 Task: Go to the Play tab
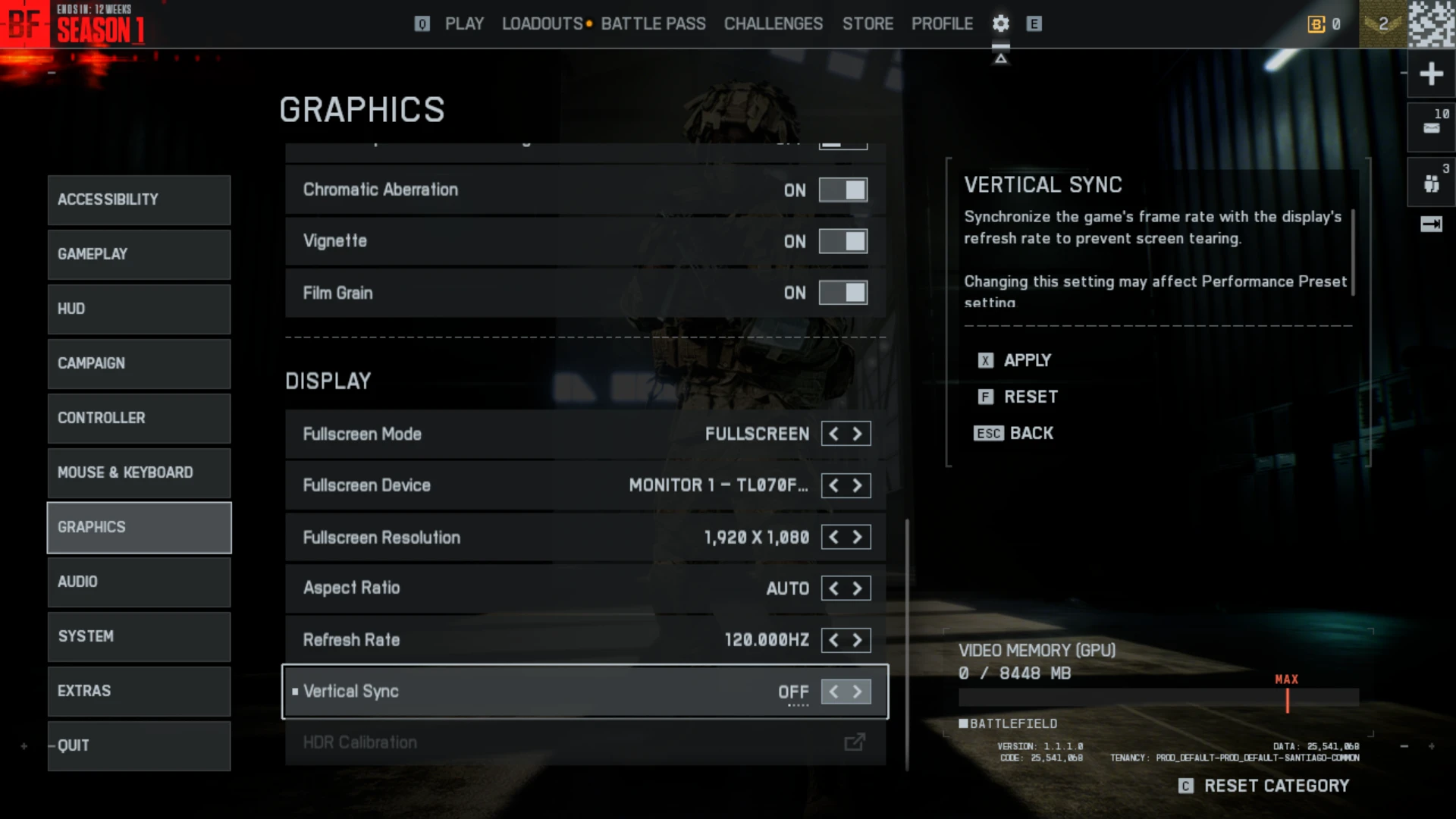[x=464, y=24]
